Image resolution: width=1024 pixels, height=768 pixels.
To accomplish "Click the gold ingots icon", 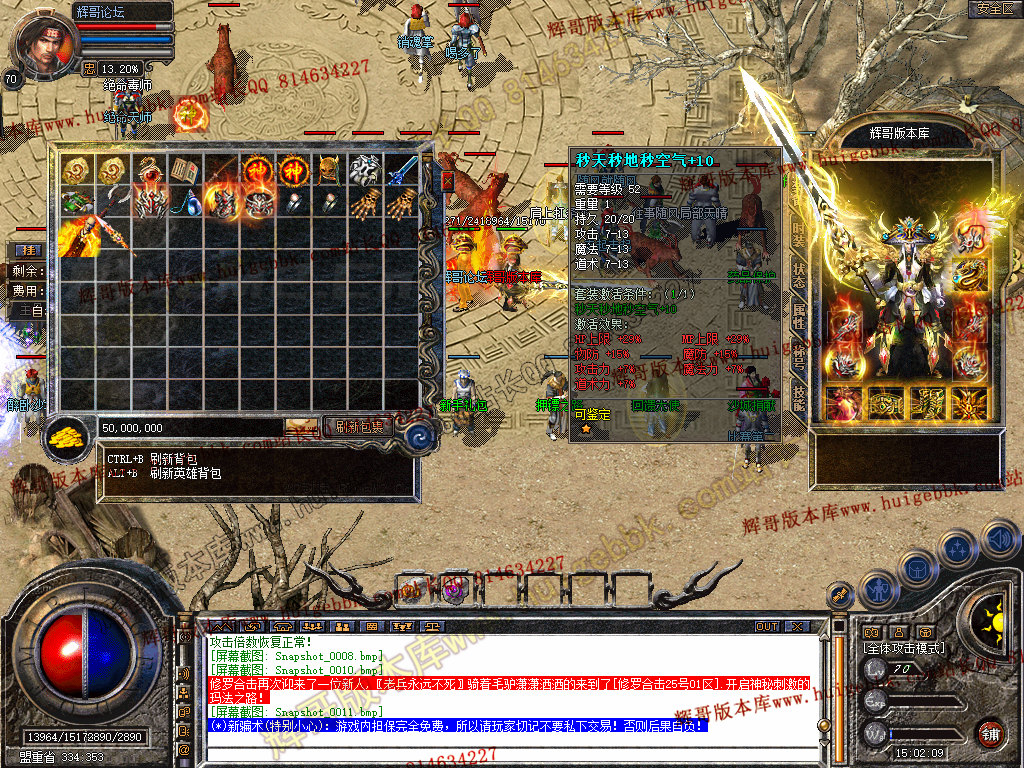I will click(x=66, y=438).
